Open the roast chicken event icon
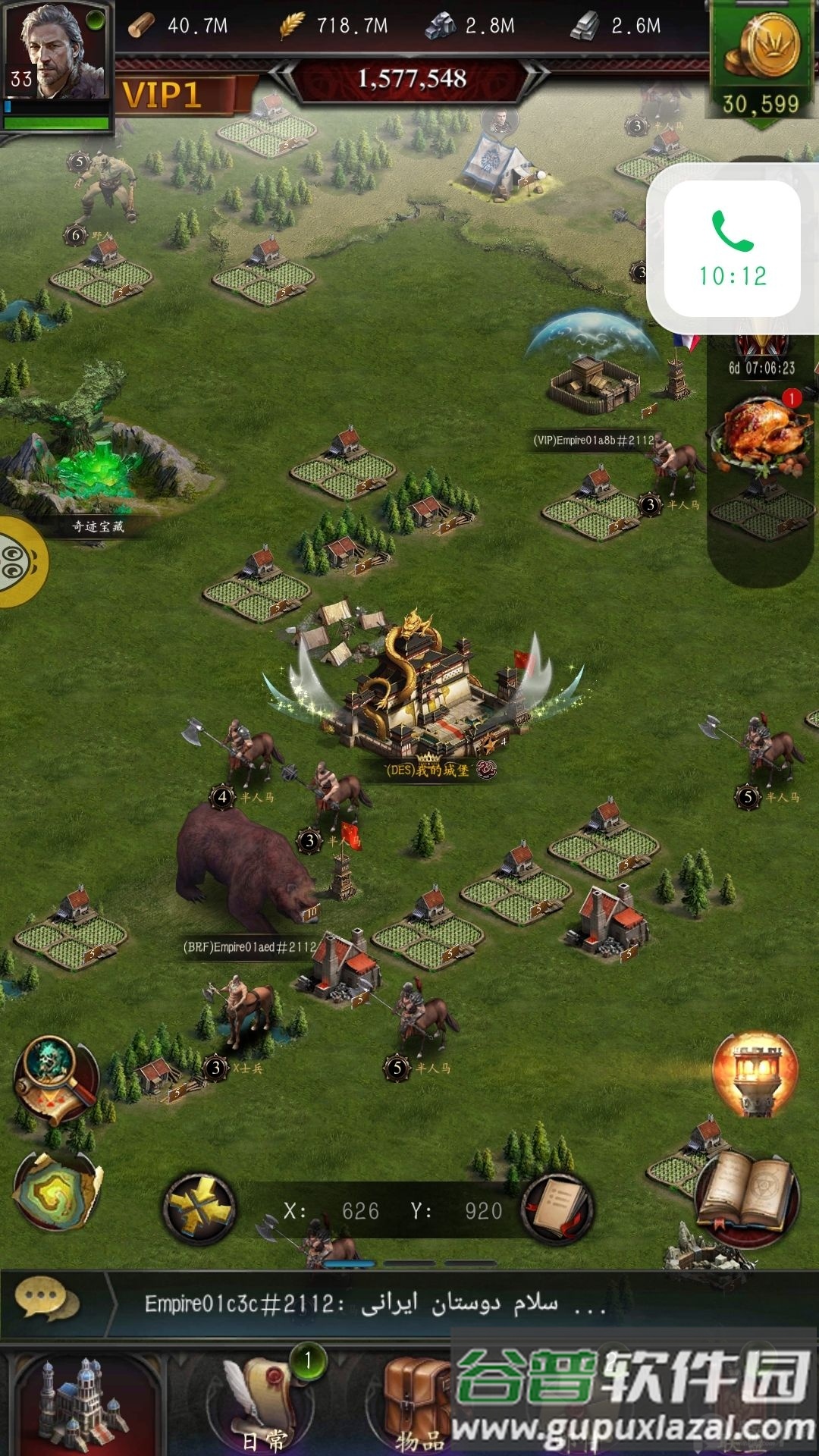 [761, 435]
